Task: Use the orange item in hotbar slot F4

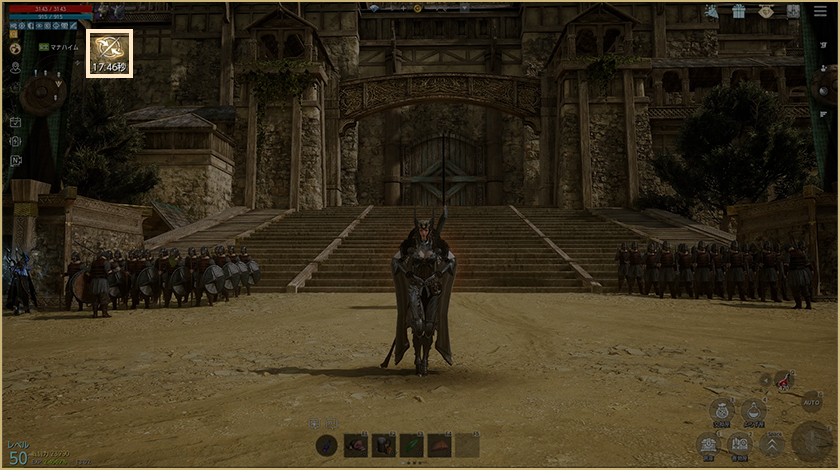Action: tap(440, 445)
